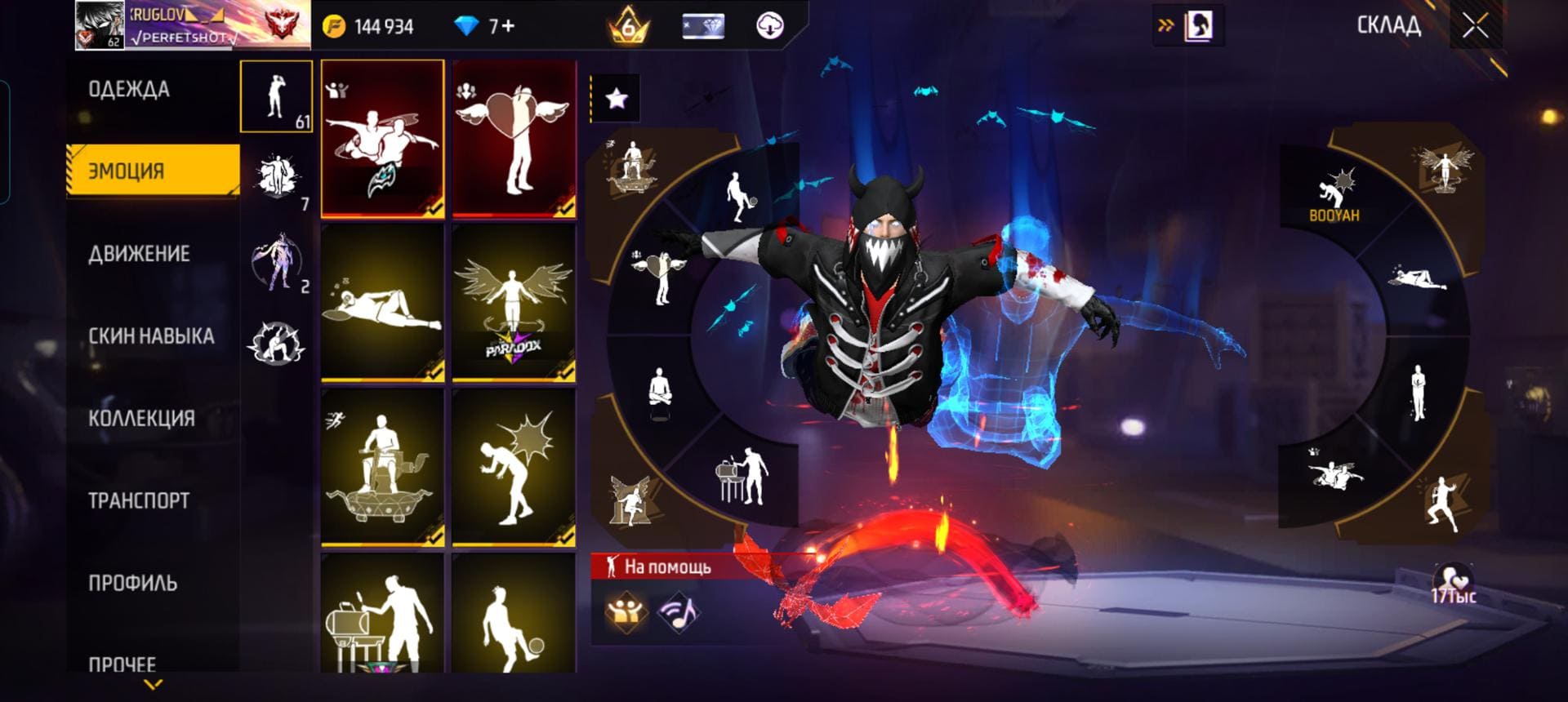Choose the winged heart emote tile
The height and width of the screenshot is (702, 1568).
[514, 139]
